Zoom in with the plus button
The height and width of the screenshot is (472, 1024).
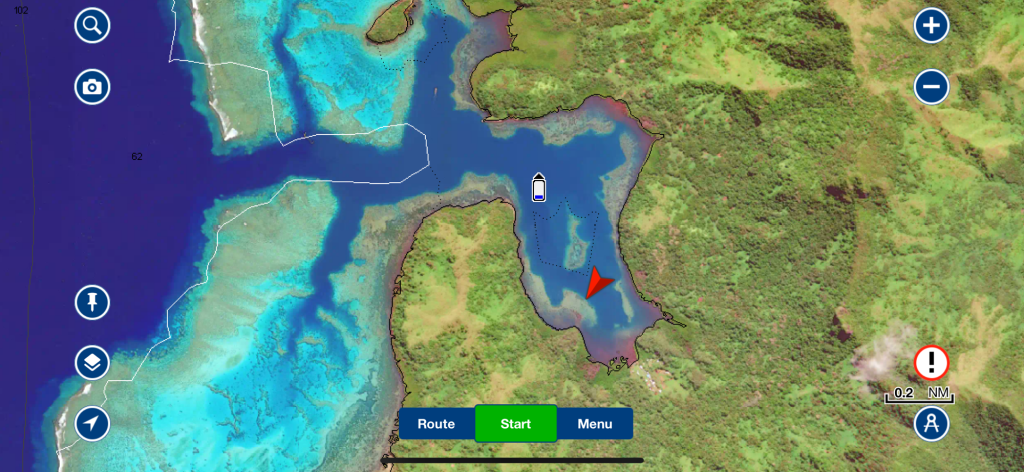click(931, 25)
